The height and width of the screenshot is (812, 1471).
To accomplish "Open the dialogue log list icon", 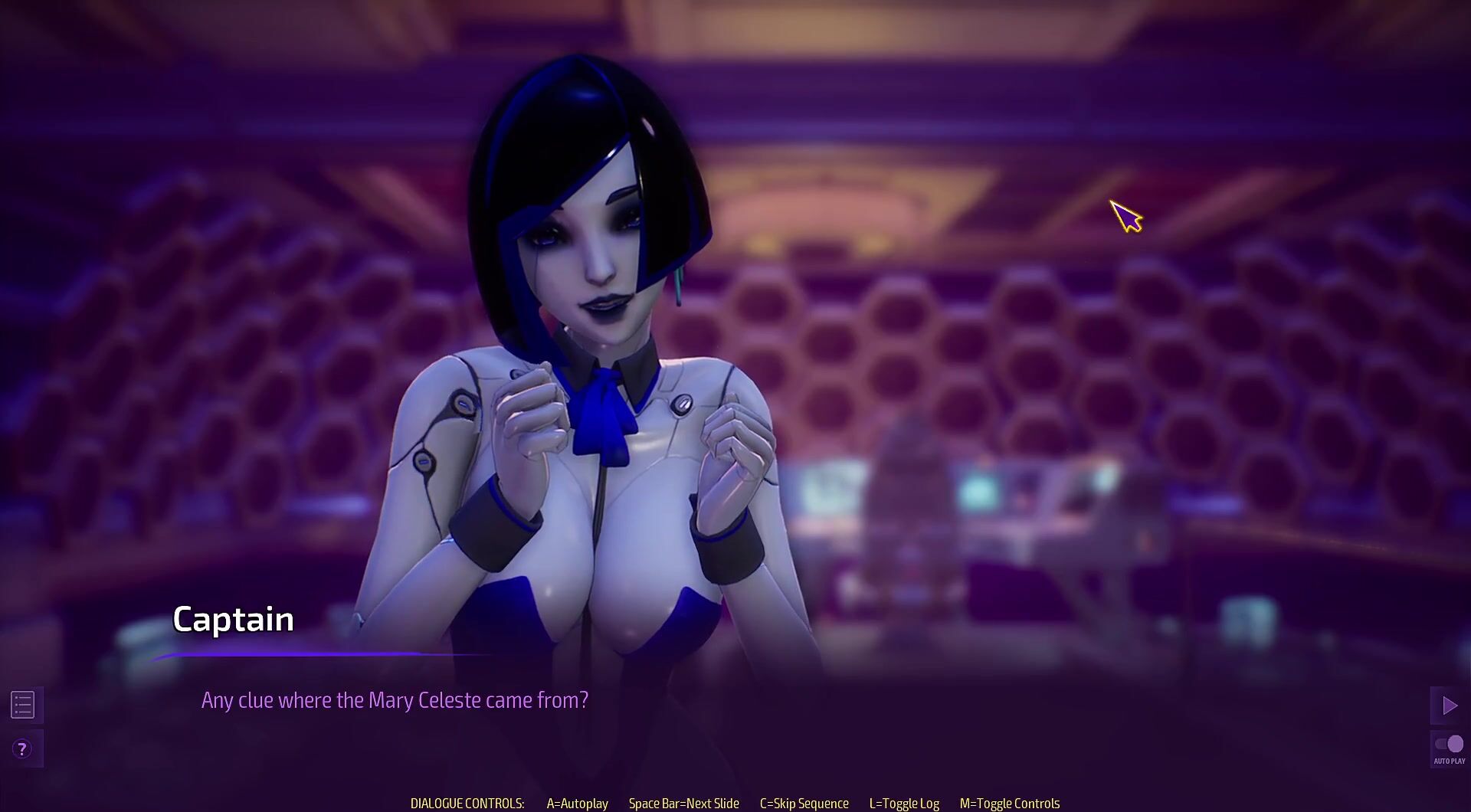I will coord(22,705).
